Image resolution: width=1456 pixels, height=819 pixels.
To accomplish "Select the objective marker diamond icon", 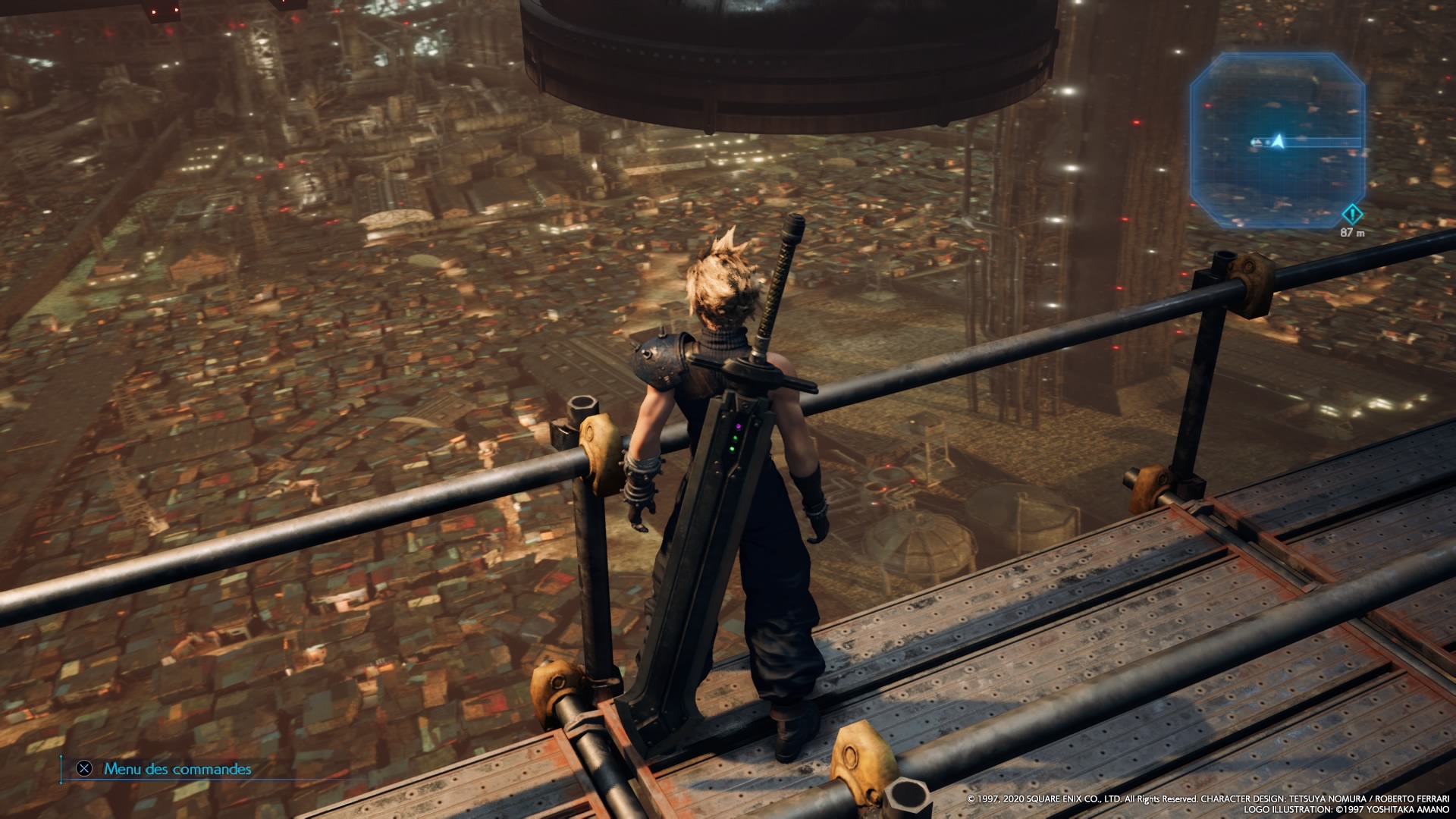I will (x=1352, y=215).
